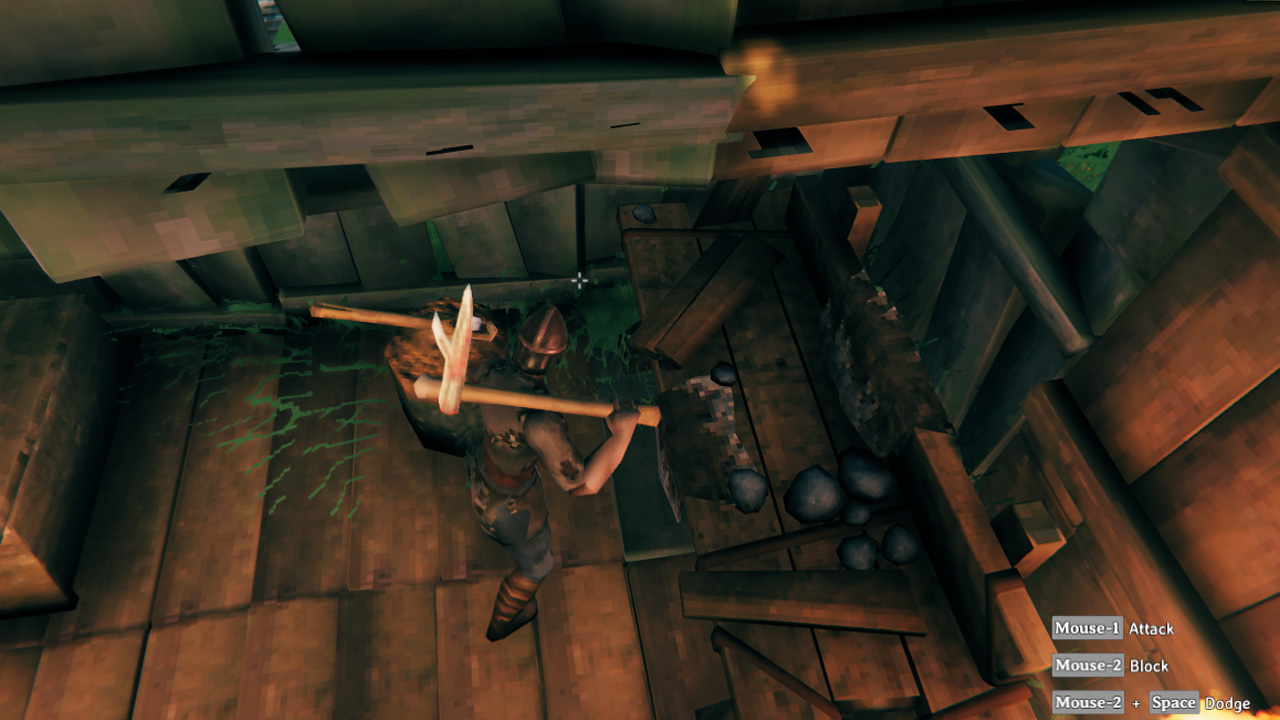Click the Attack hint label
1280x720 pixels.
click(1152, 629)
